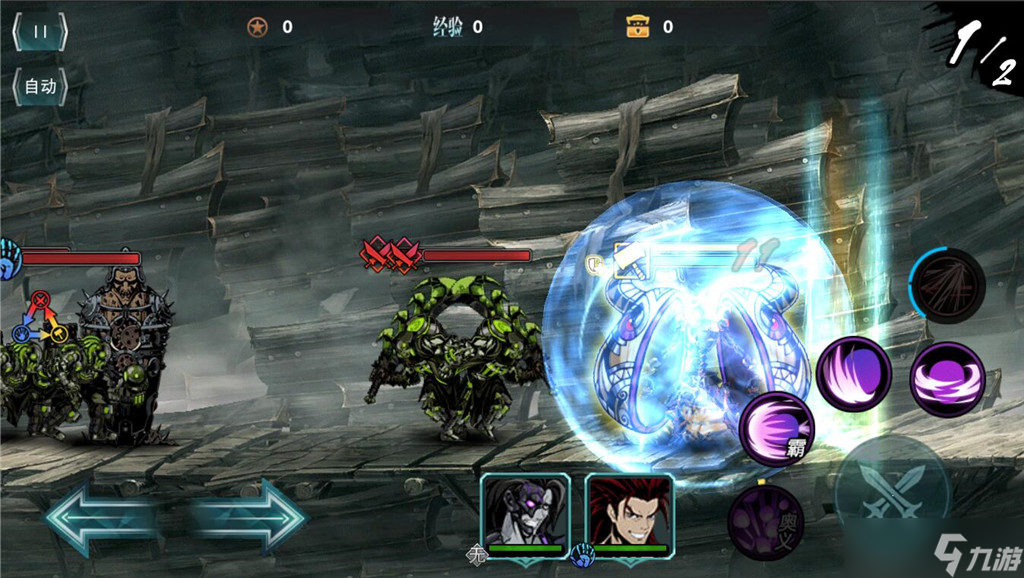Trigger the 奥义 ultimate skill
Screen dimensions: 1024x578
coord(764,522)
